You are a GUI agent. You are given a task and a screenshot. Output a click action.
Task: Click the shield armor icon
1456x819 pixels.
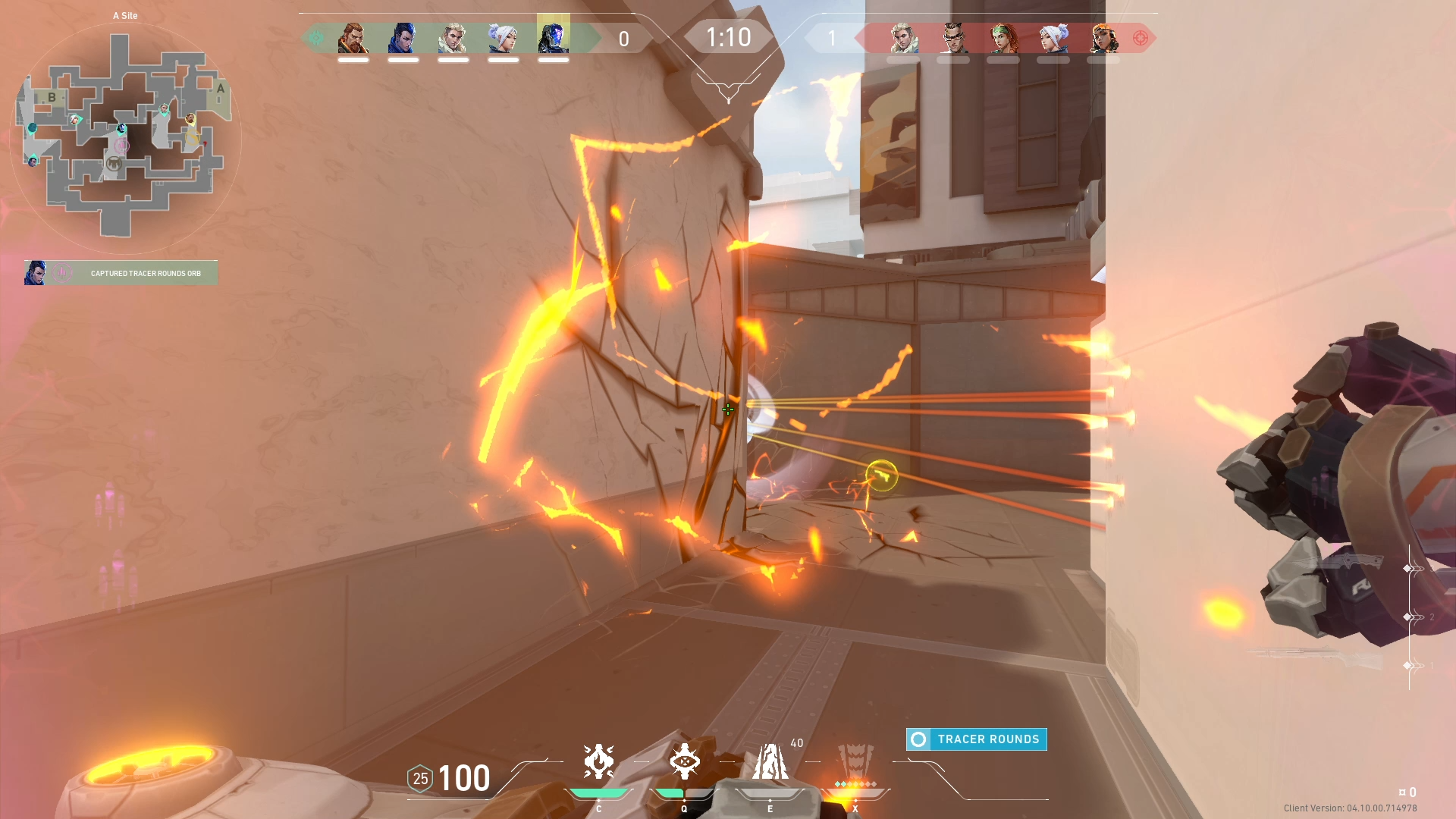420,779
